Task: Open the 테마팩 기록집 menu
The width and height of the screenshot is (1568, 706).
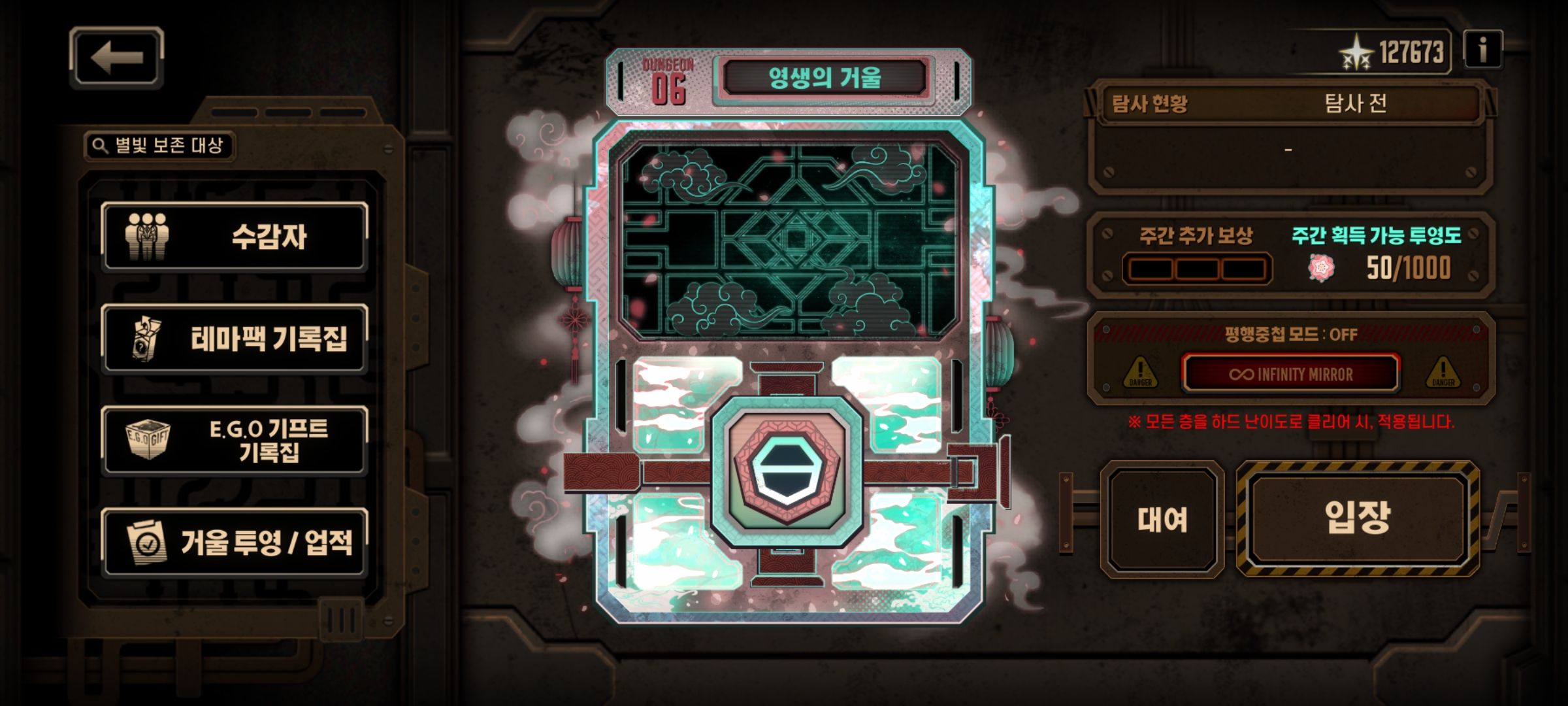Action: [235, 339]
